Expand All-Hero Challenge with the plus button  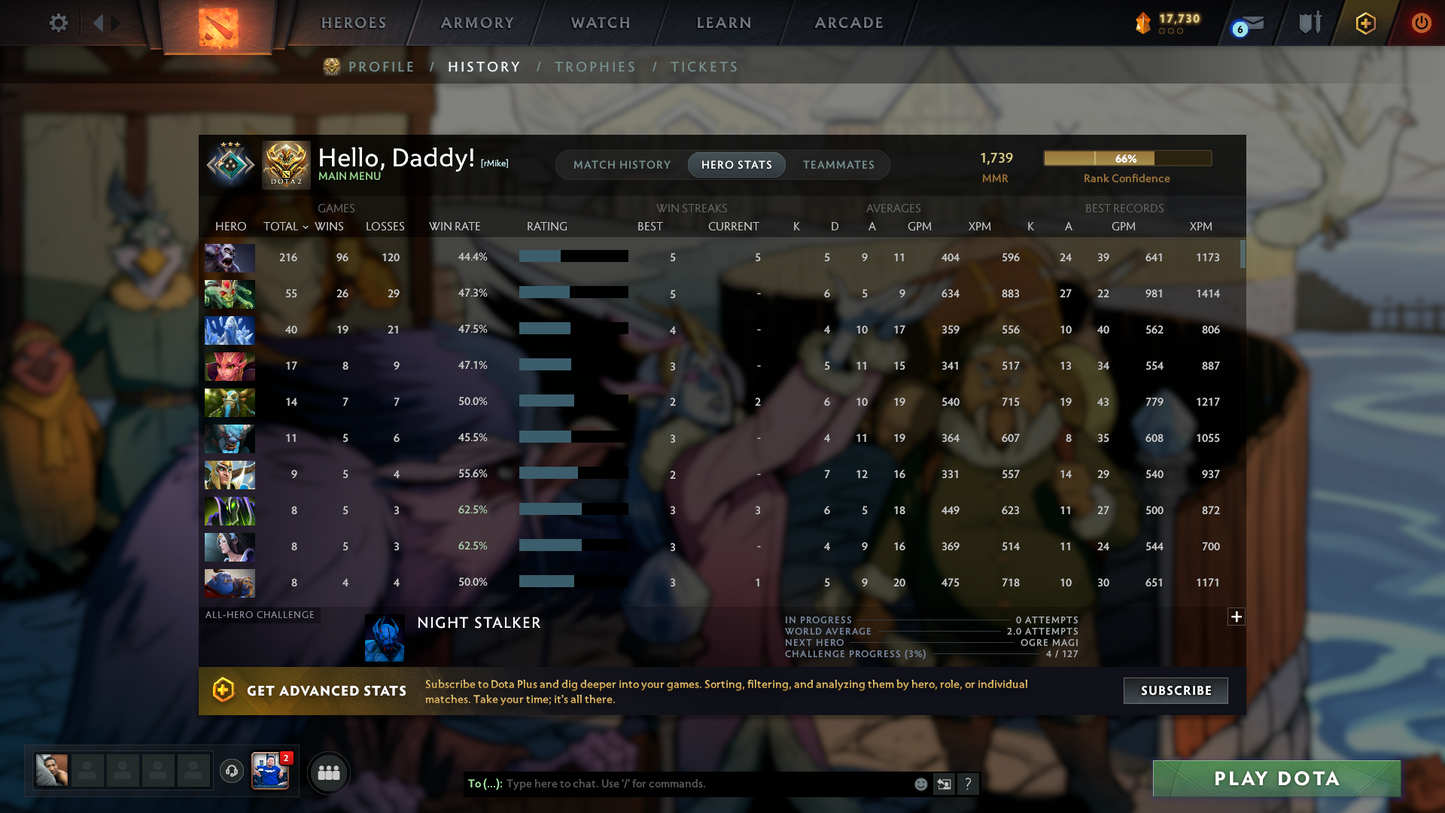point(1236,617)
